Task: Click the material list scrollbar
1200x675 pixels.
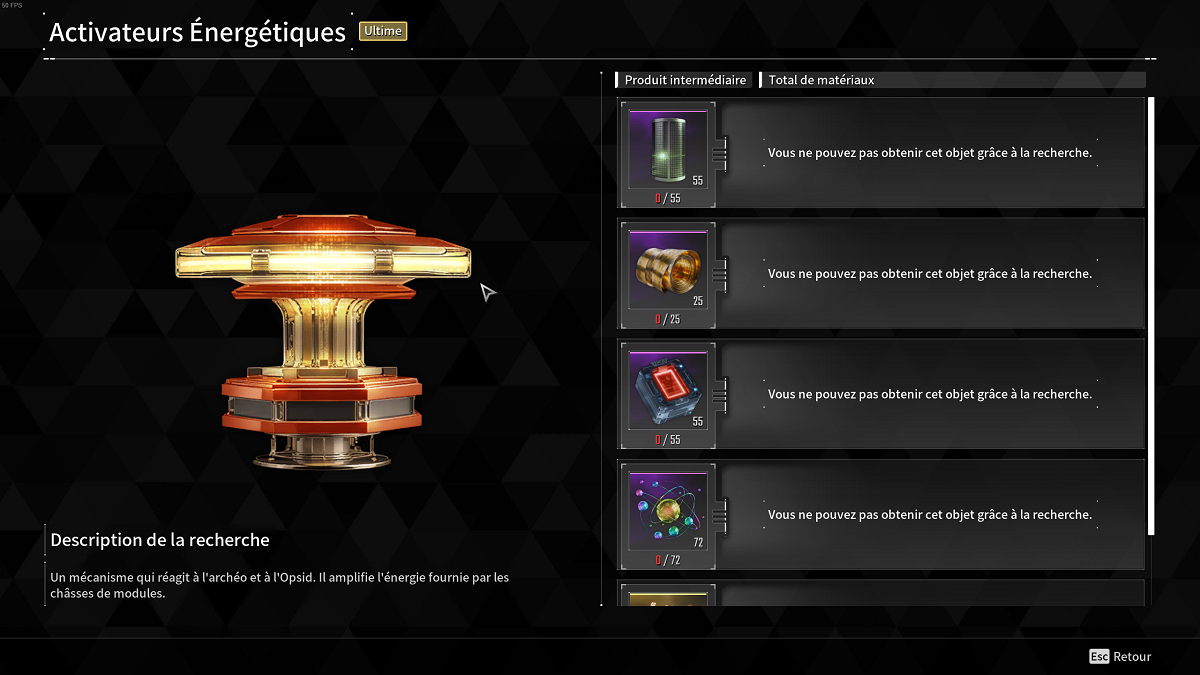Action: [x=1151, y=315]
